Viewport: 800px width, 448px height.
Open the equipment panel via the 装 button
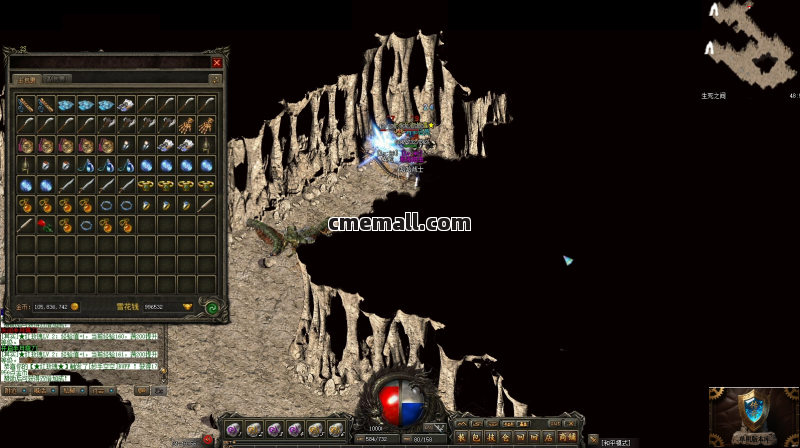(461, 437)
